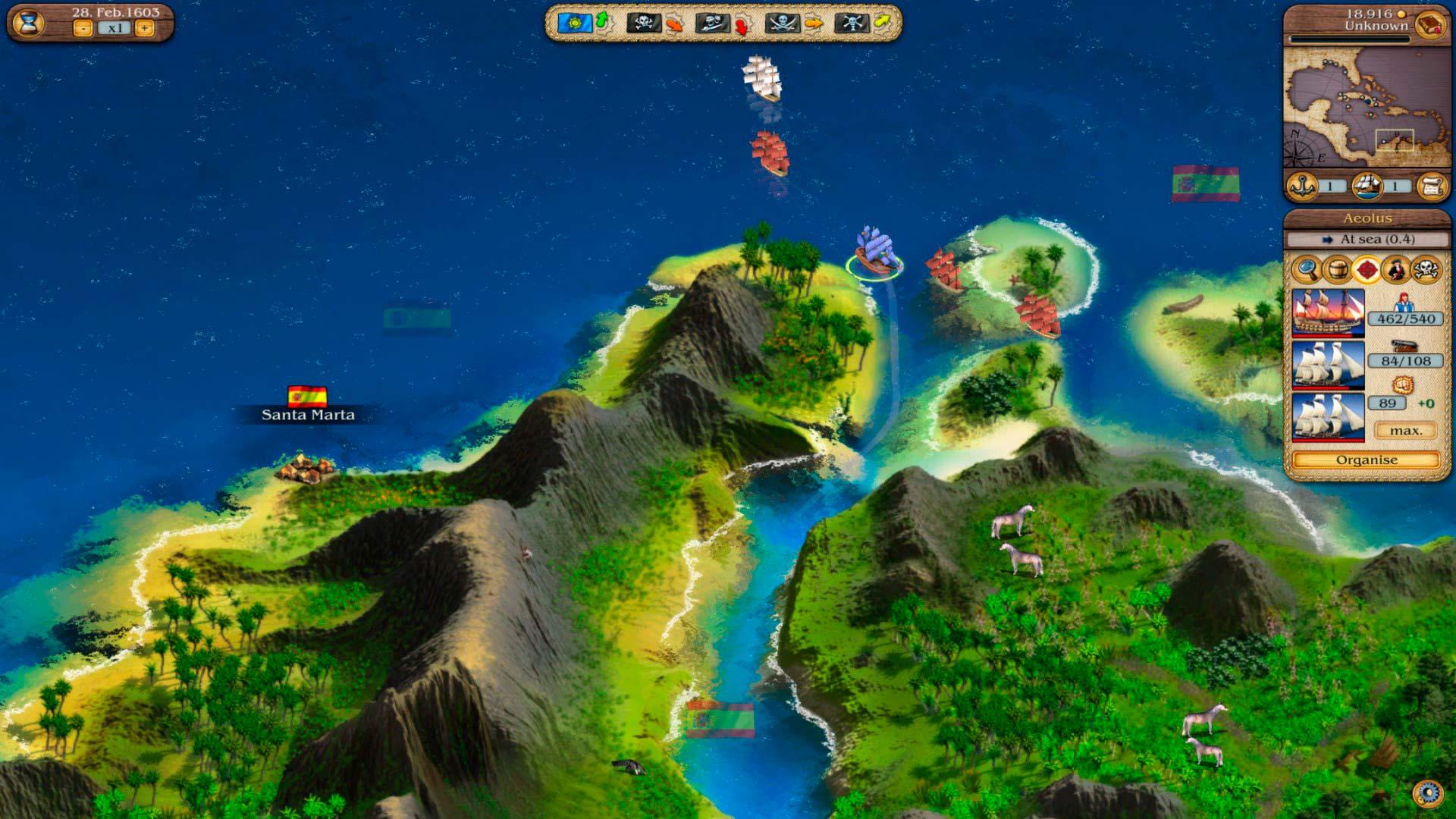
Task: Pick the skull with crossed sabres flag
Action: coord(781,23)
